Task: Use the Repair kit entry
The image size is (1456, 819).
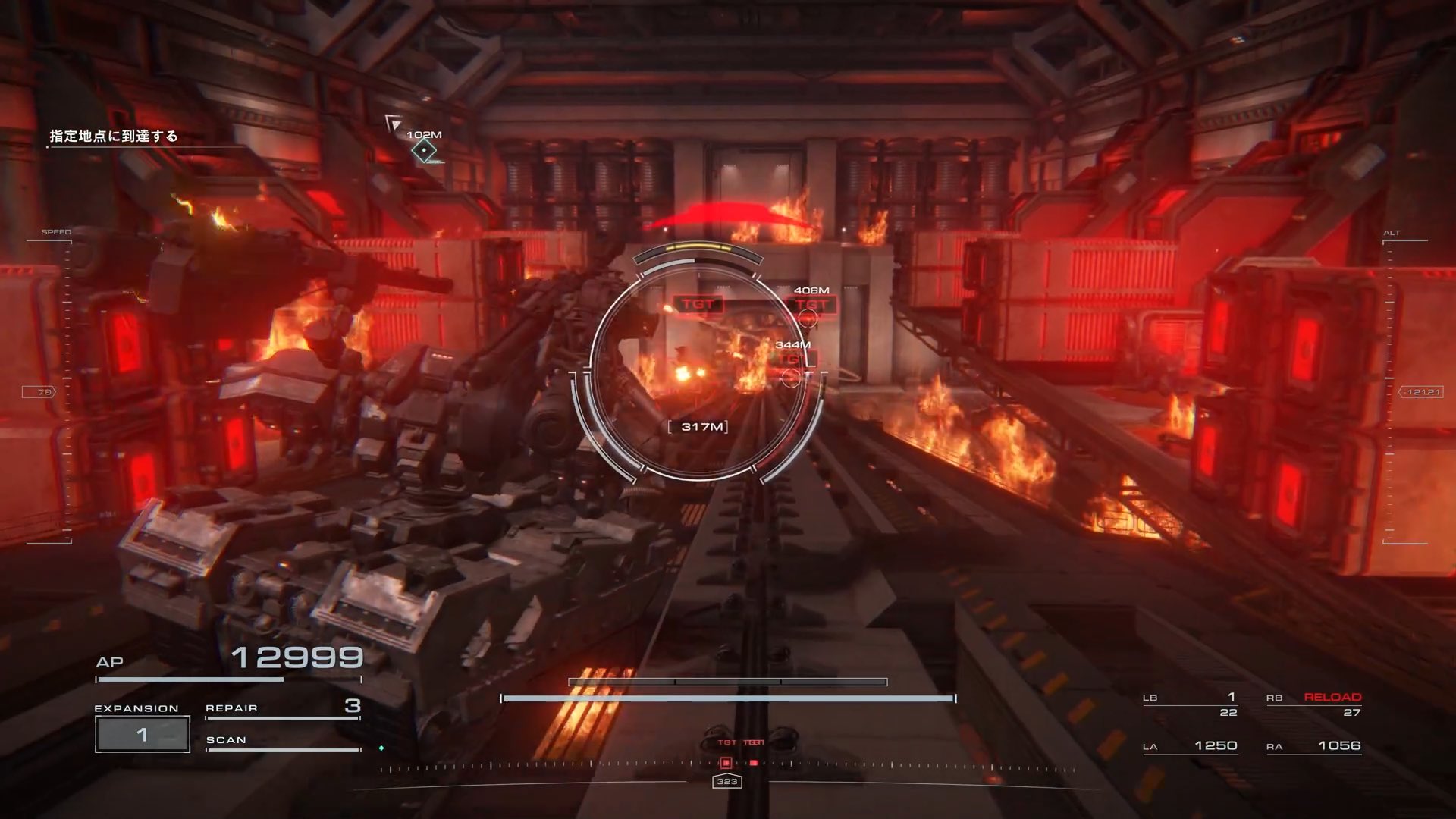Action: 282,708
